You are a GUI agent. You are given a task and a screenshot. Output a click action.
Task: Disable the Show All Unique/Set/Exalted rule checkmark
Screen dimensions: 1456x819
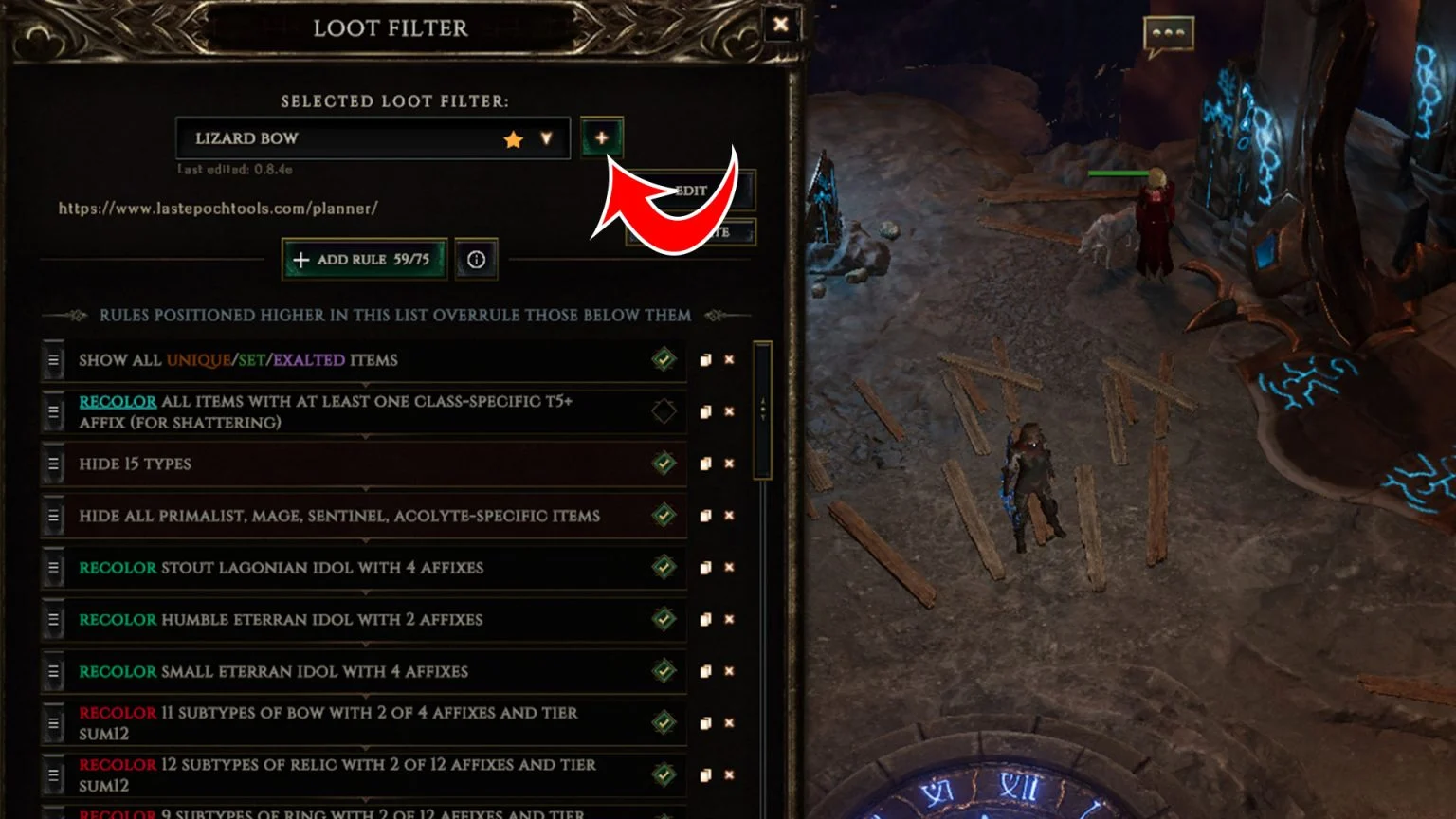pyautogui.click(x=664, y=359)
